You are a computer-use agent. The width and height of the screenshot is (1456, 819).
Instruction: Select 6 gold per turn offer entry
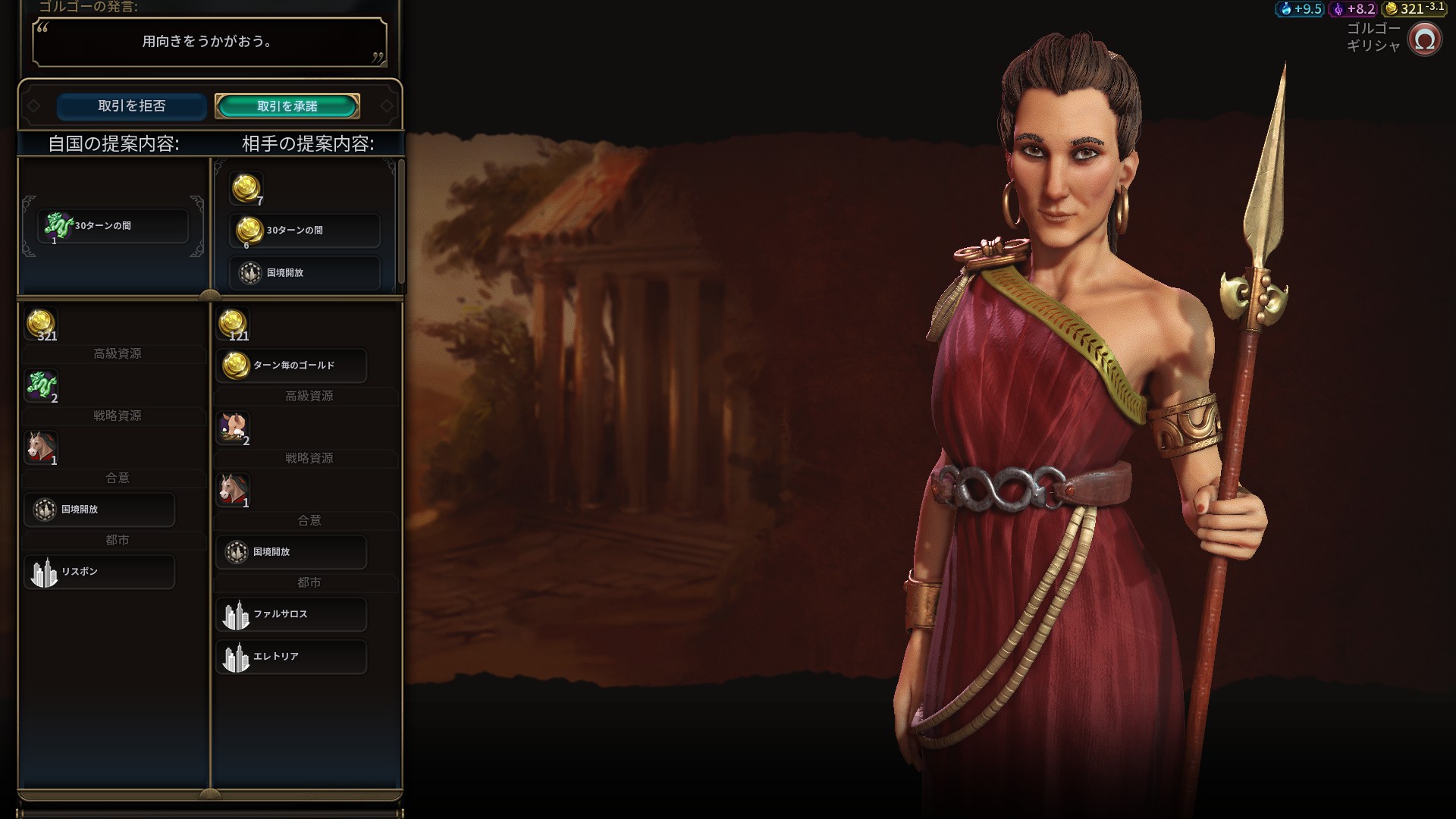point(304,231)
